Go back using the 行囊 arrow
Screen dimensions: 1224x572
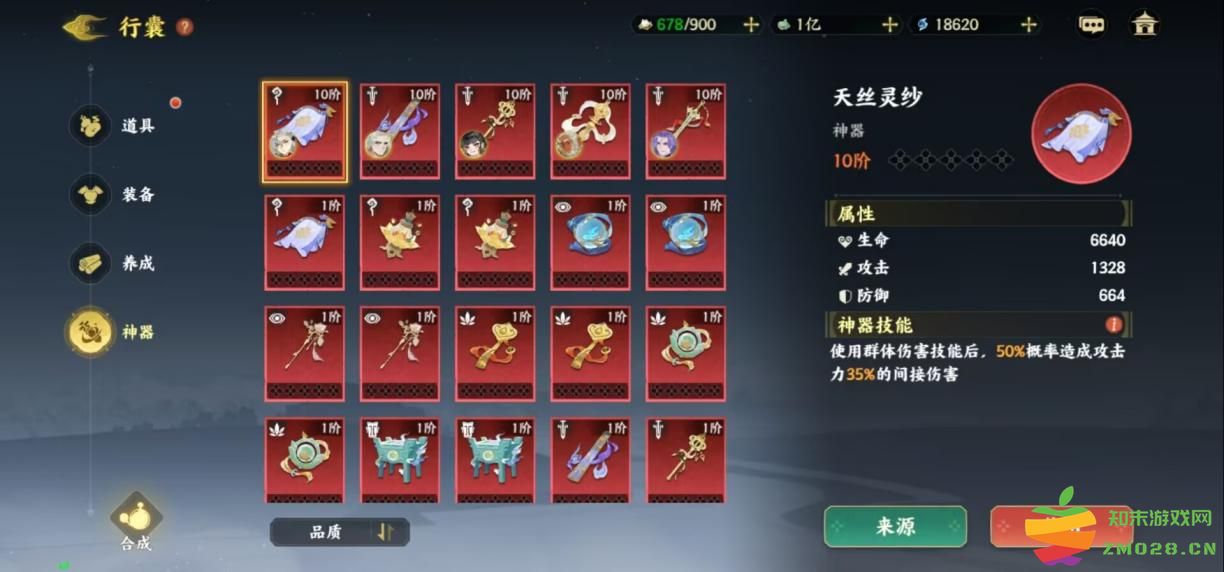pos(84,26)
